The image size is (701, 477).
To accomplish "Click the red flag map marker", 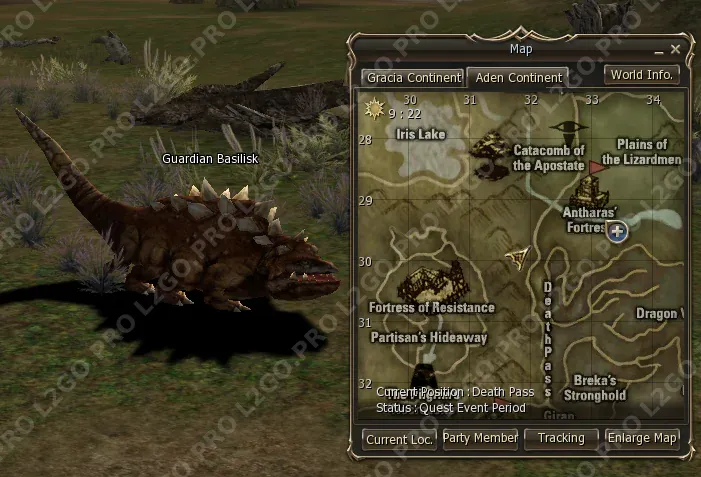I will pyautogui.click(x=599, y=165).
